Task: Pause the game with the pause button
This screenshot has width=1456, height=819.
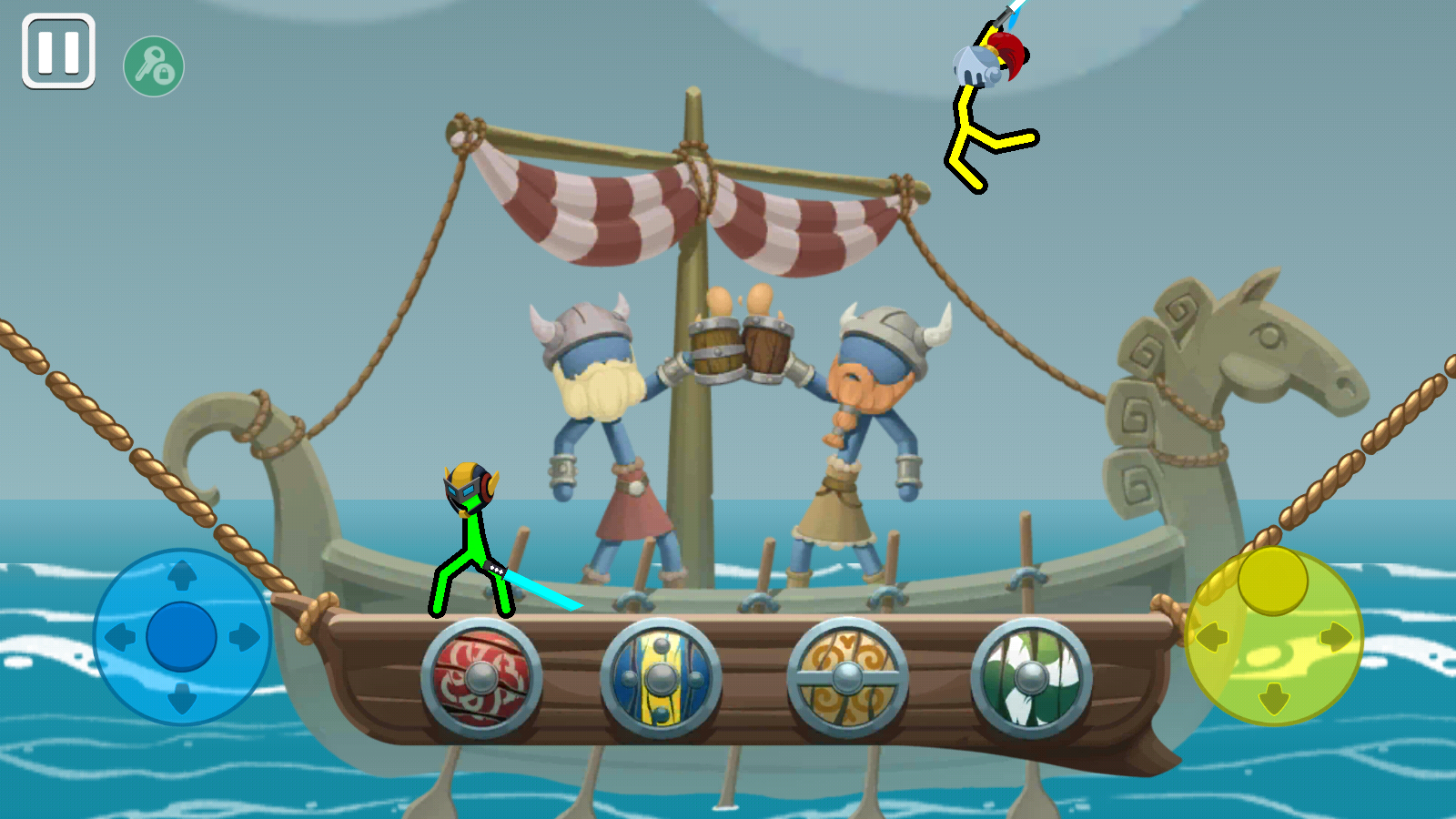Action: (x=59, y=52)
